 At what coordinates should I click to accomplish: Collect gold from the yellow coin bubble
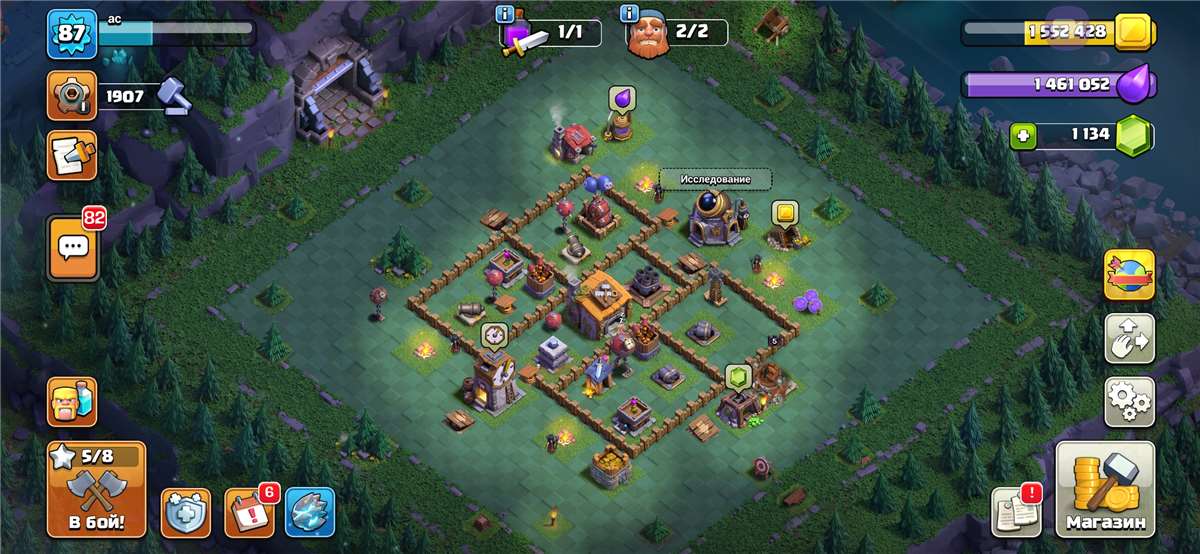pos(783,213)
